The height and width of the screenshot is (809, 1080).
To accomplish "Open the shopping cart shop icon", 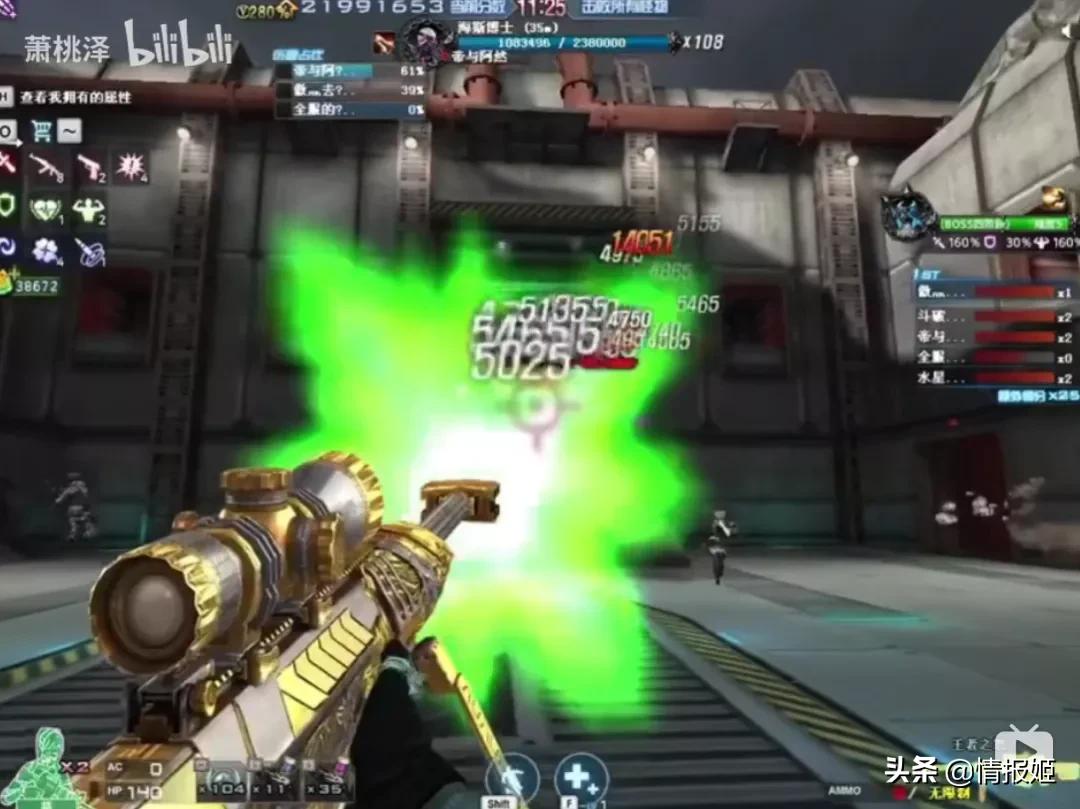I will point(41,131).
